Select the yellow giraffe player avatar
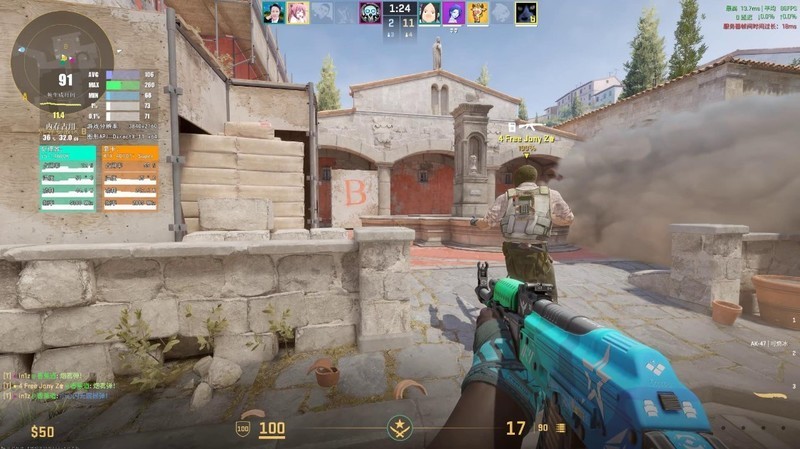Viewport: 800px width, 449px height. 478,12
